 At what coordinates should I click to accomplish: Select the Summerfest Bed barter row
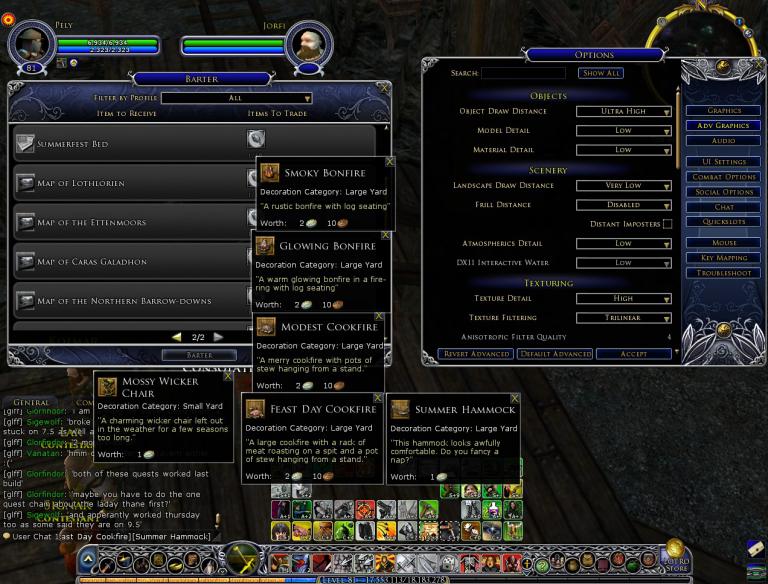pyautogui.click(x=130, y=144)
